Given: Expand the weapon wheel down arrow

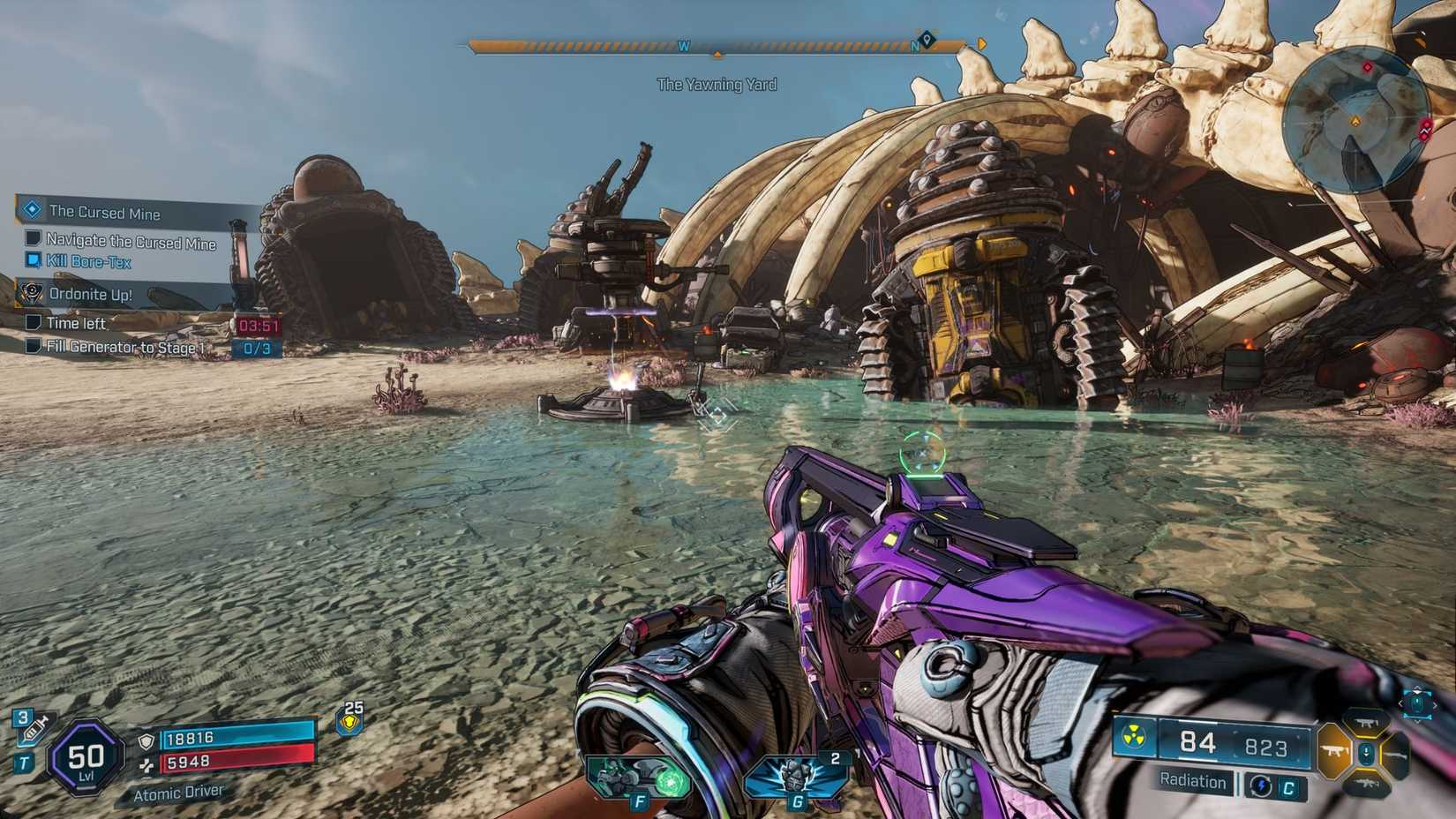Looking at the screenshot, I should (x=1365, y=751).
